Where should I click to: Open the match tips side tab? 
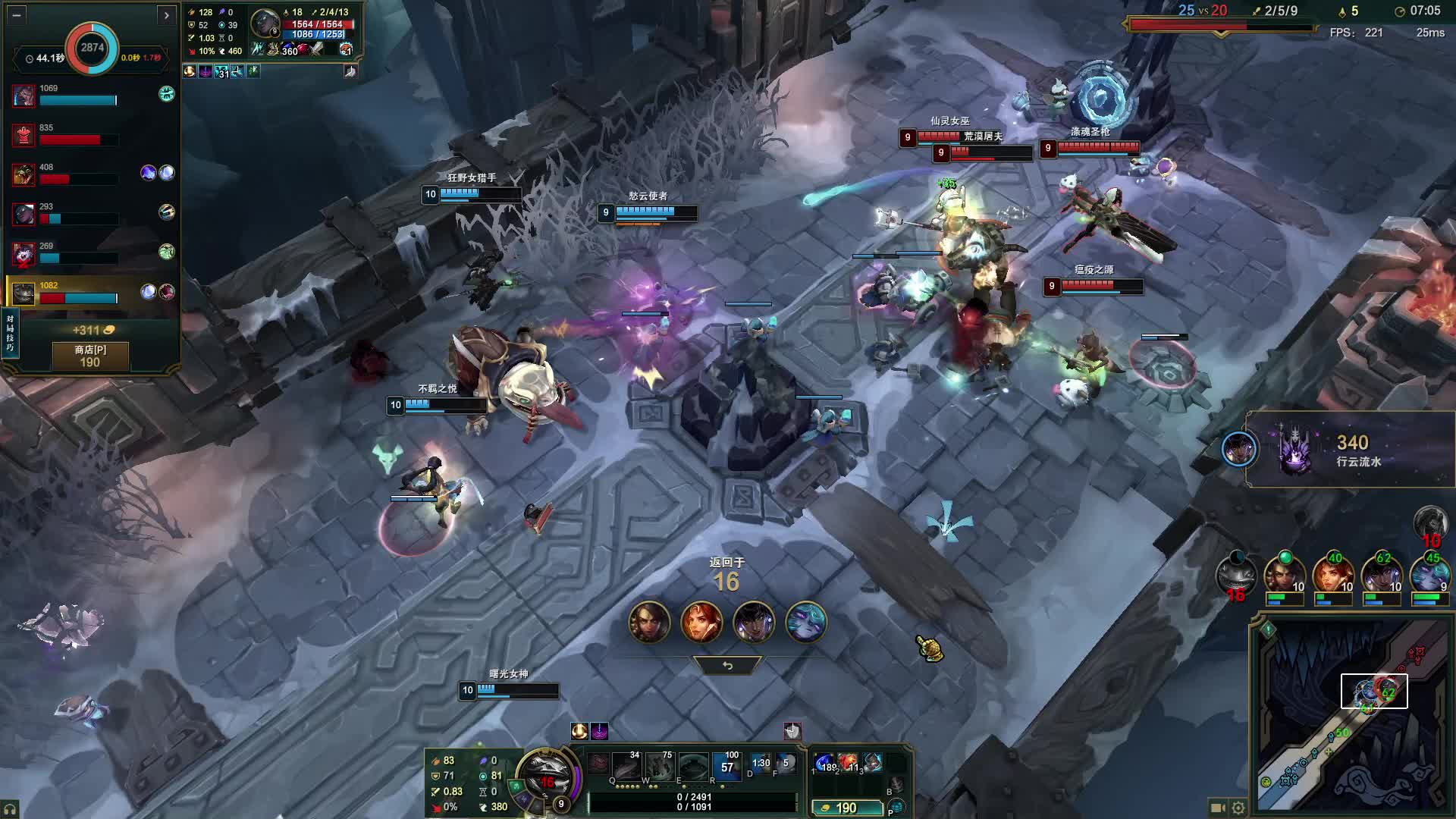pyautogui.click(x=10, y=334)
